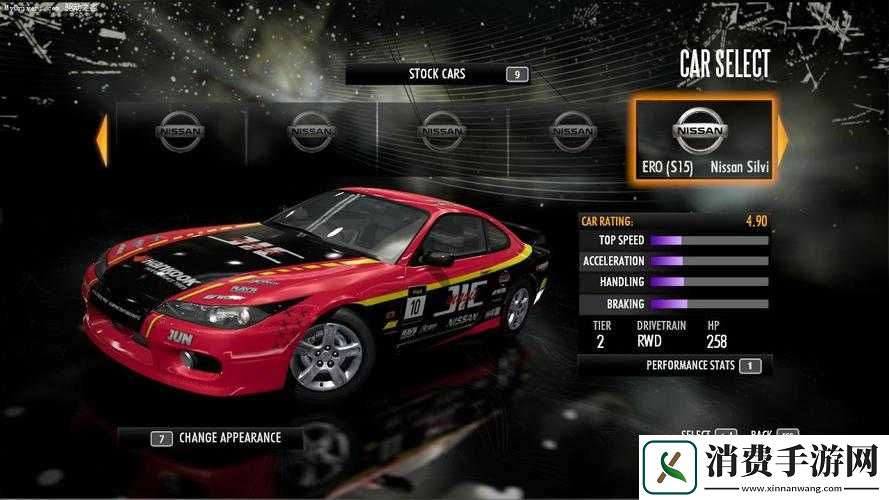889x500 pixels.
Task: Open Change Appearance for this car
Action: pyautogui.click(x=216, y=438)
